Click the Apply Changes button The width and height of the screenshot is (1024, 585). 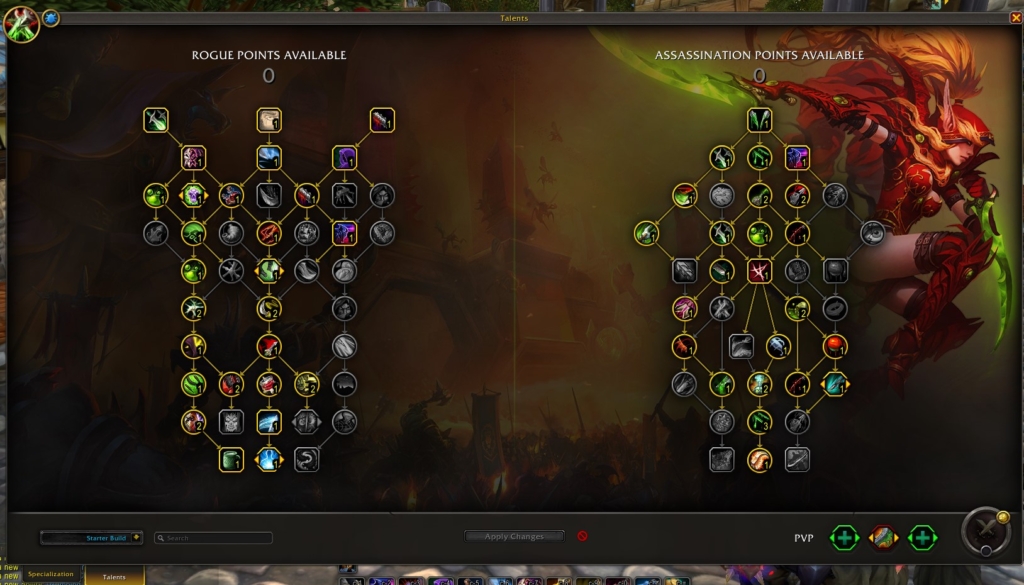click(514, 537)
